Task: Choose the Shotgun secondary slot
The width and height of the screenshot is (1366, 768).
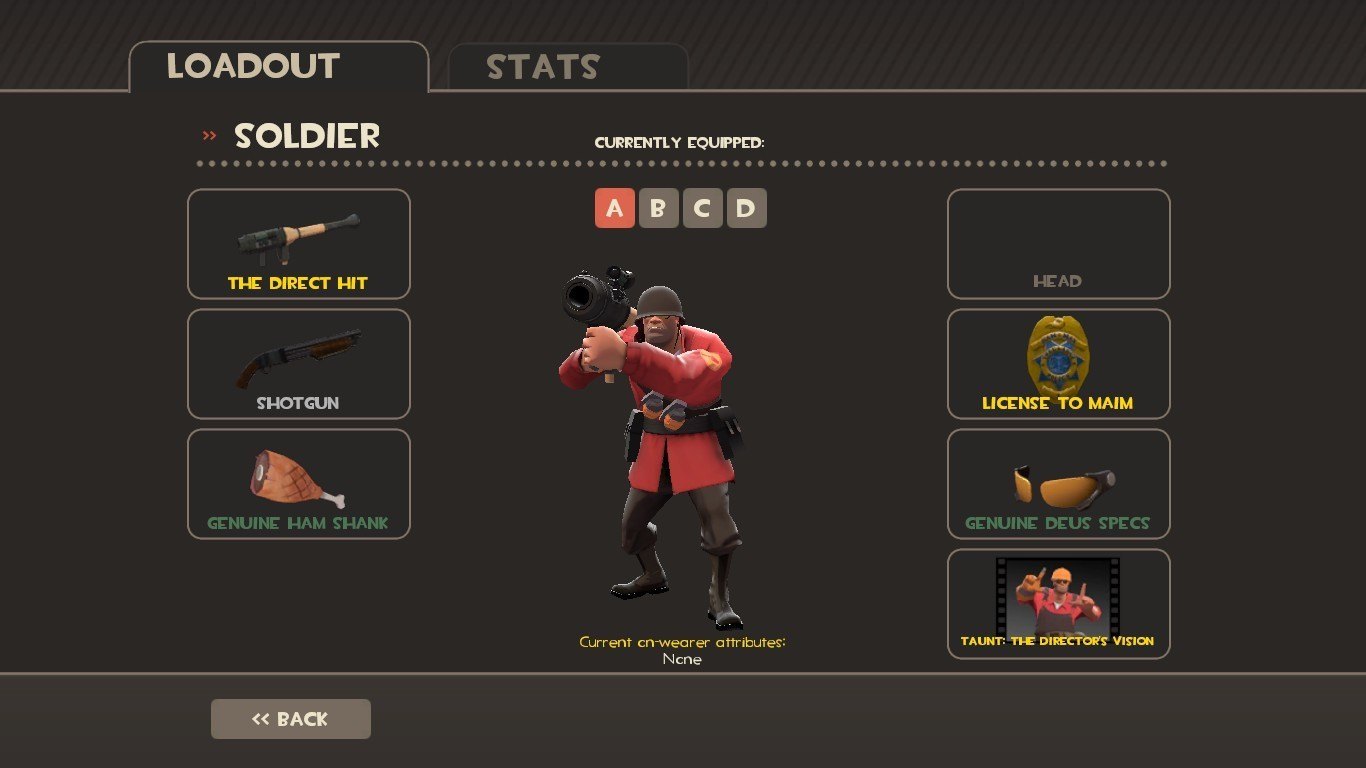Action: (x=299, y=364)
